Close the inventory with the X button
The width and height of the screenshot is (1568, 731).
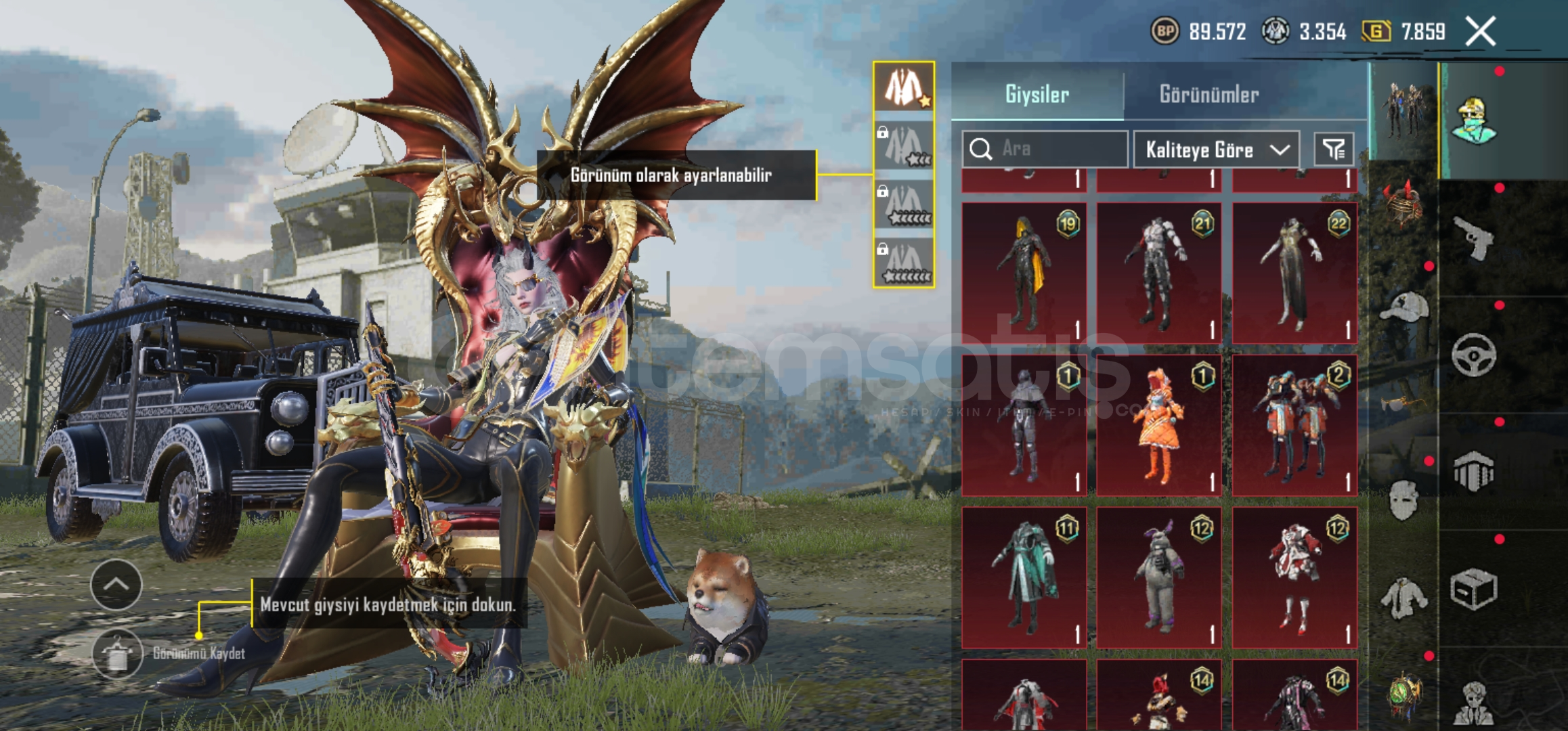[x=1480, y=32]
